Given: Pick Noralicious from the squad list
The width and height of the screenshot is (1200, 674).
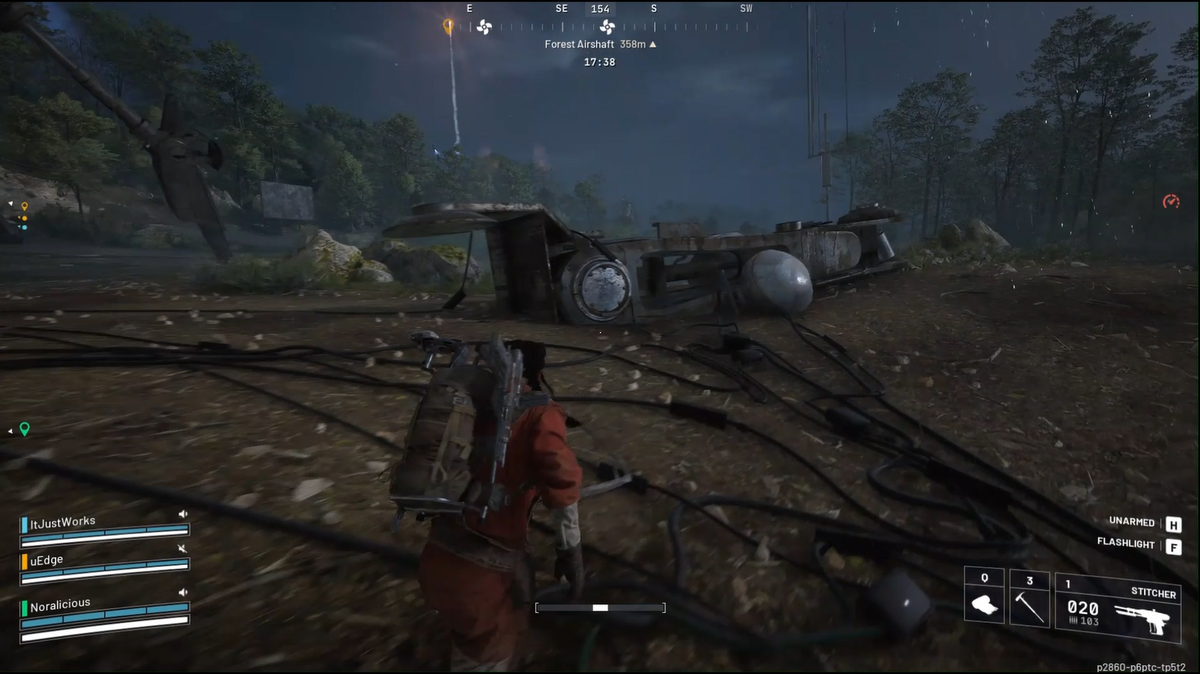Looking at the screenshot, I should [60, 604].
